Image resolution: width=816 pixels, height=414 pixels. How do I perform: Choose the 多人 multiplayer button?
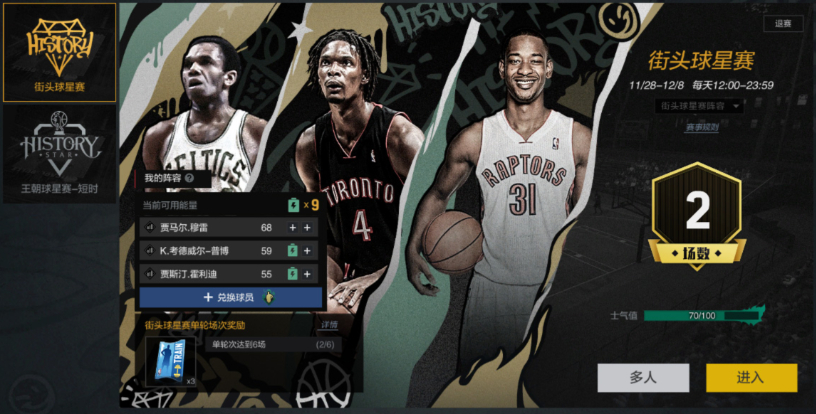(643, 377)
